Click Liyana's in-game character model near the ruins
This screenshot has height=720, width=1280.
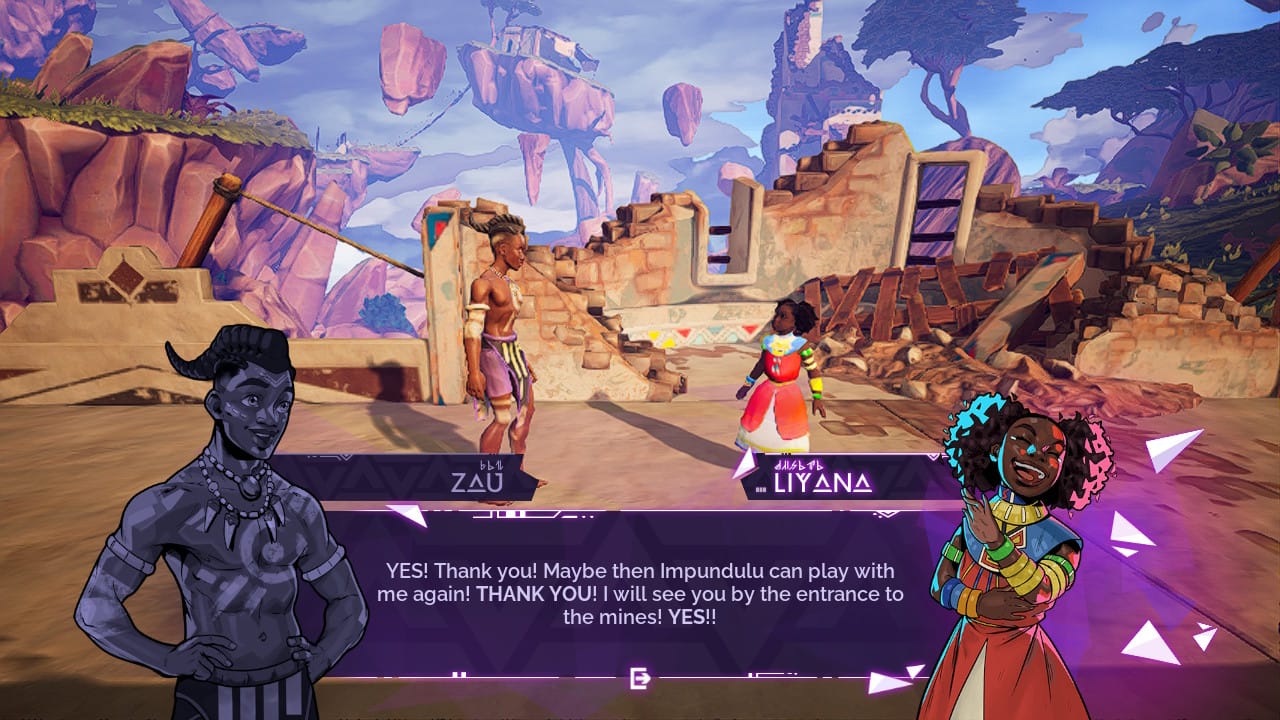point(785,370)
